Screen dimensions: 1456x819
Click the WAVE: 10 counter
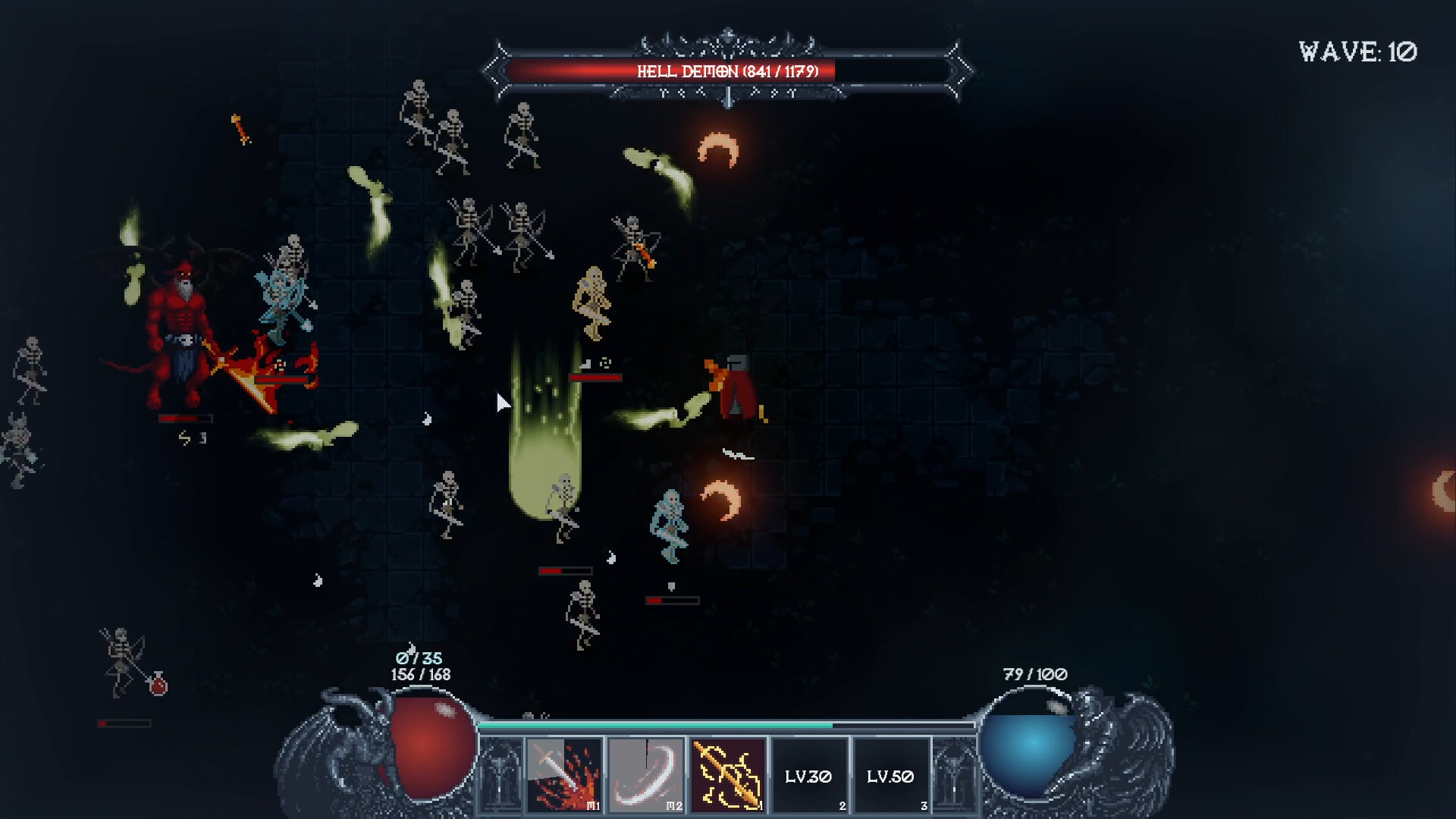1357,52
